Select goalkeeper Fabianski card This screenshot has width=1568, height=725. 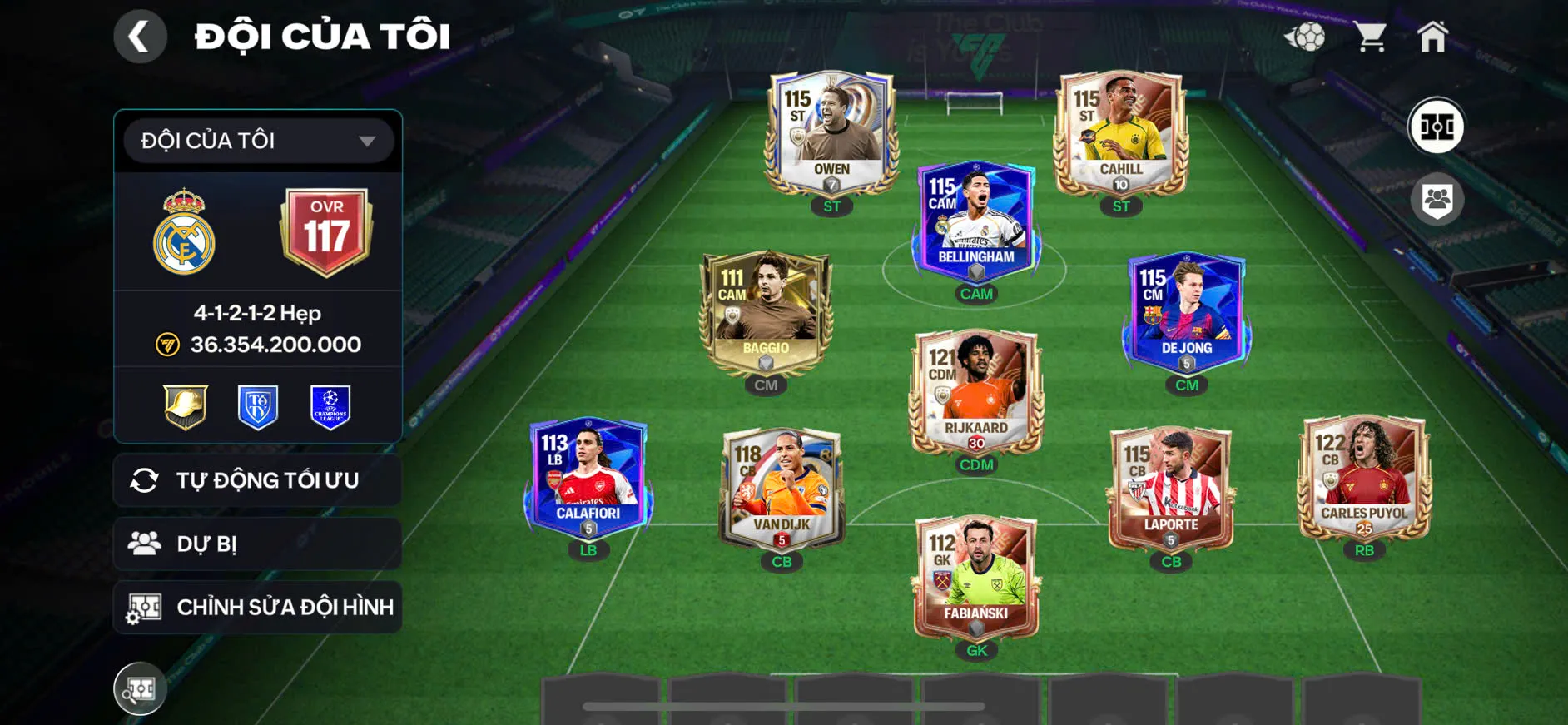(976, 579)
